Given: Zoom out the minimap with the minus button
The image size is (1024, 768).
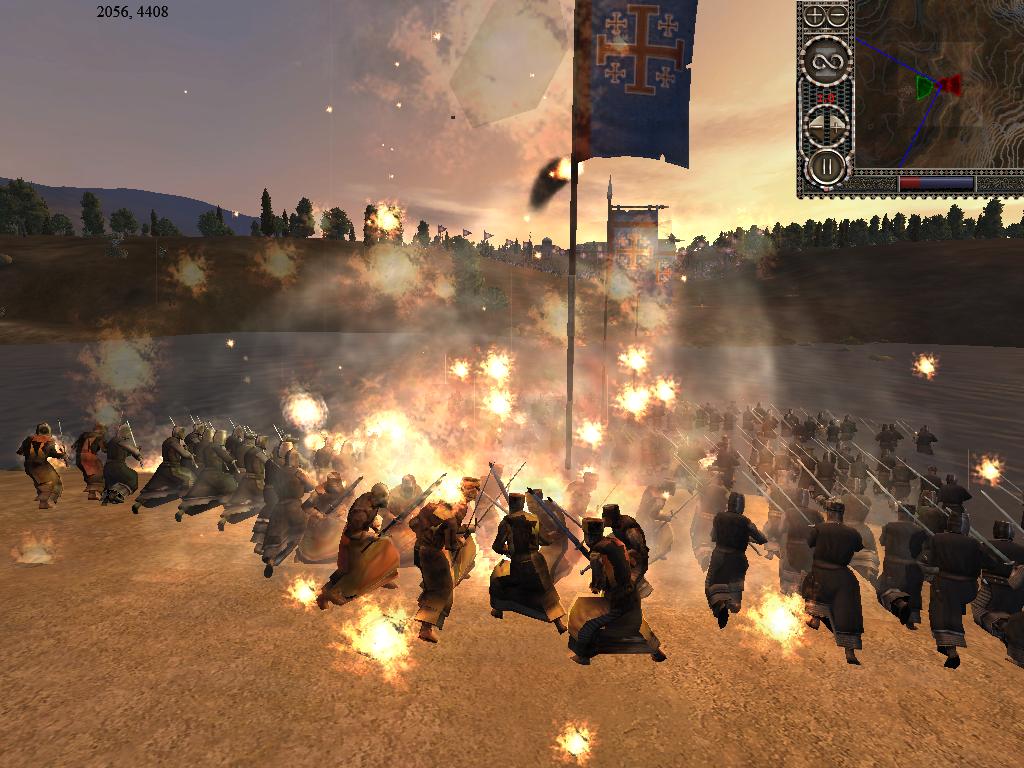Looking at the screenshot, I should [838, 16].
